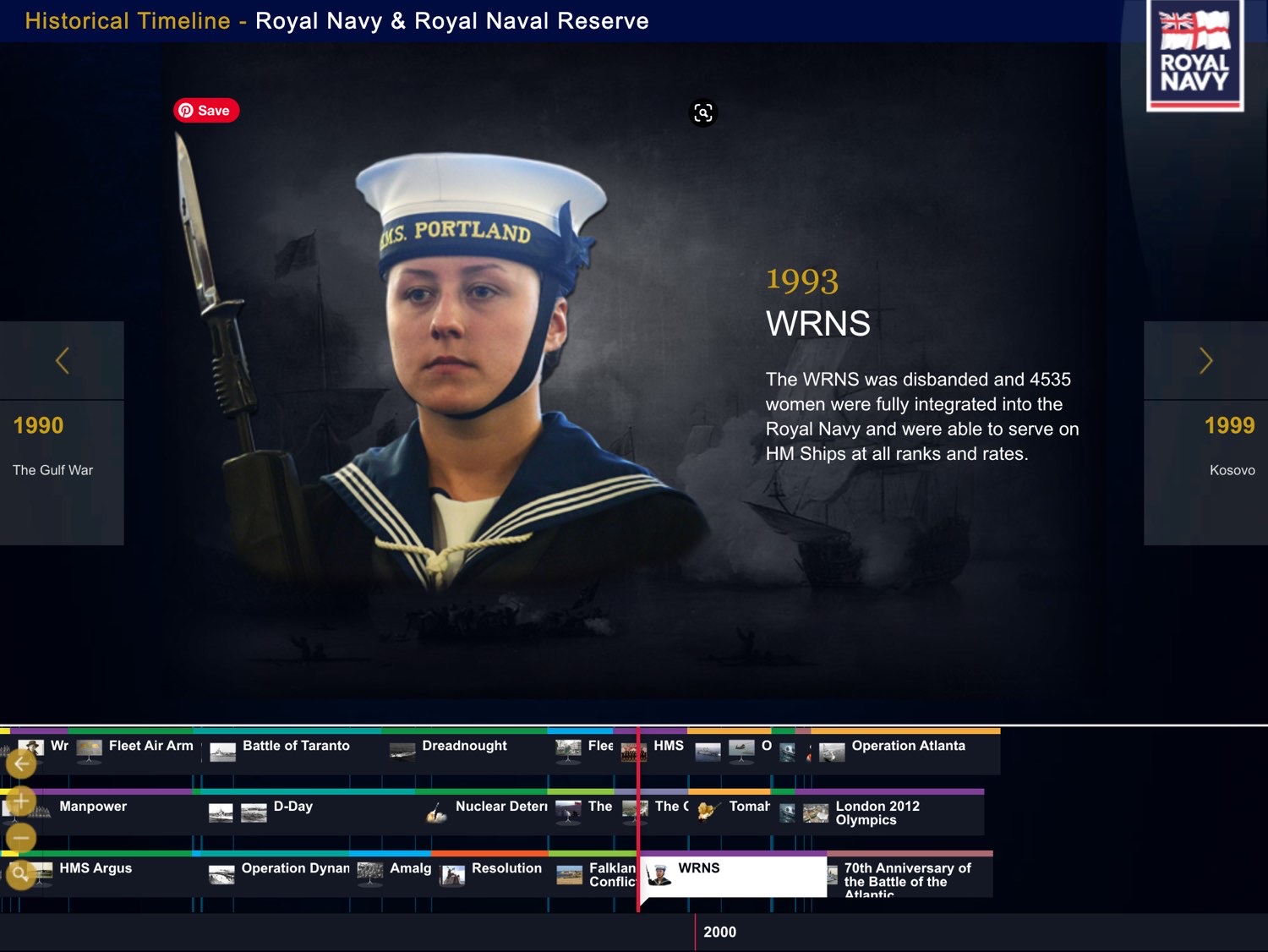The image size is (1268, 952).
Task: Open the Manpower timeline entry
Action: pyautogui.click(x=93, y=807)
